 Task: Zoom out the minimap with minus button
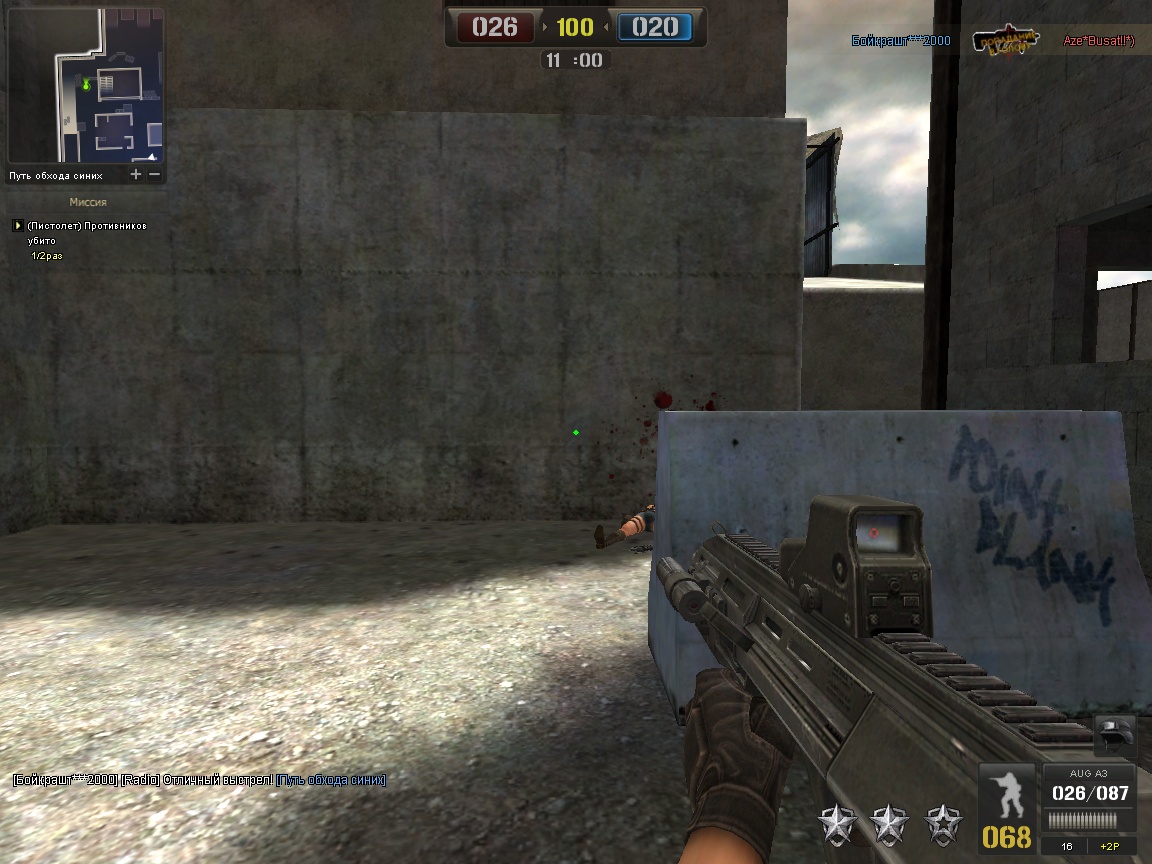tap(154, 175)
